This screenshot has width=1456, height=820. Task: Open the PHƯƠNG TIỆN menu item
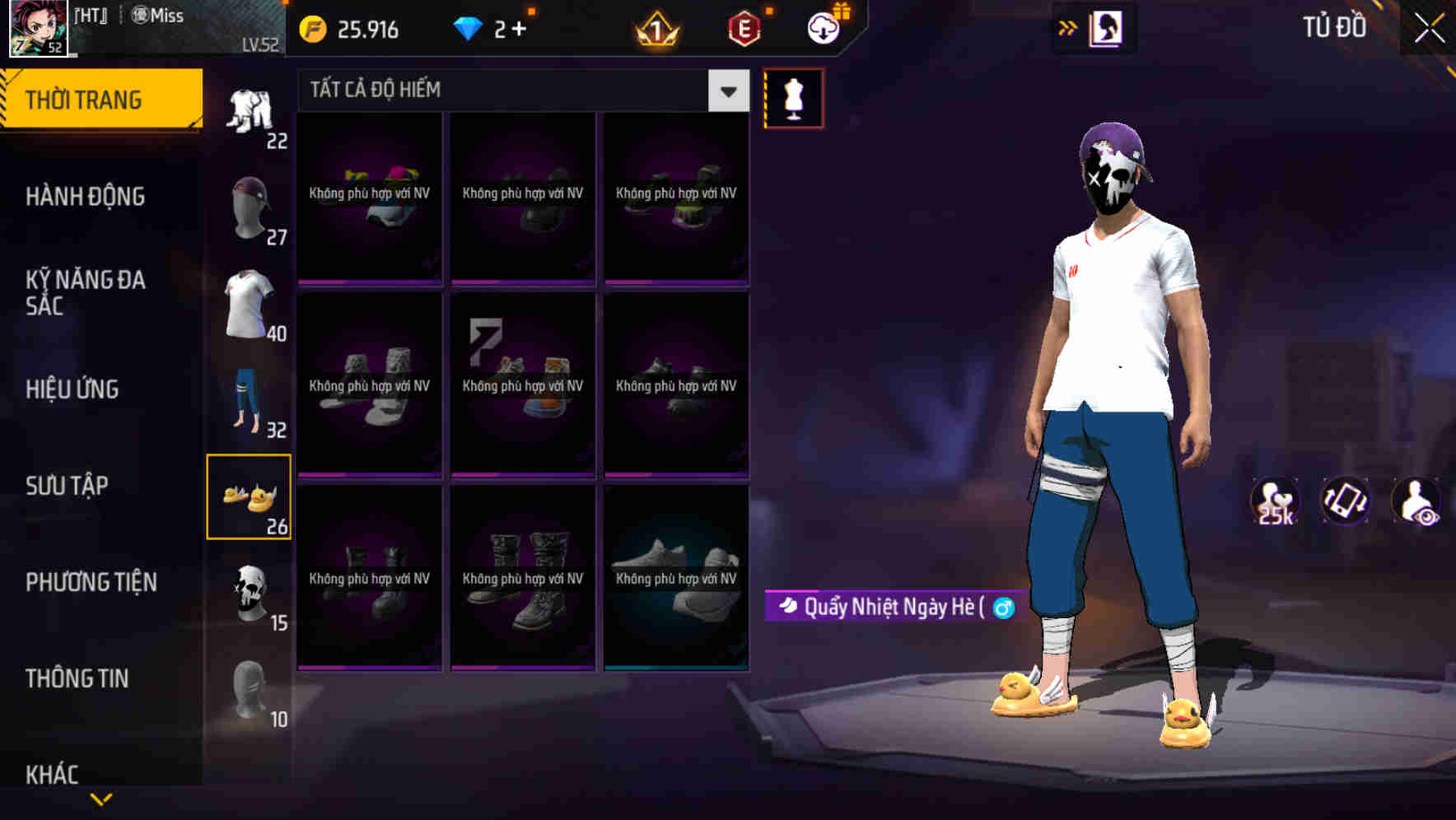pyautogui.click(x=91, y=582)
